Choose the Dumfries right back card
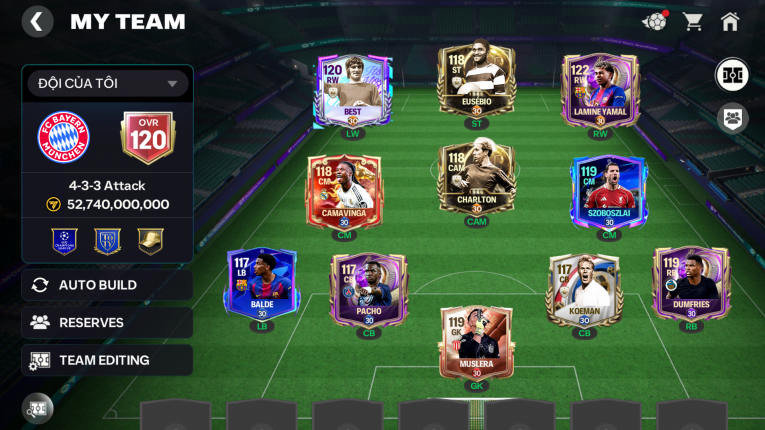The width and height of the screenshot is (765, 430). click(x=690, y=284)
